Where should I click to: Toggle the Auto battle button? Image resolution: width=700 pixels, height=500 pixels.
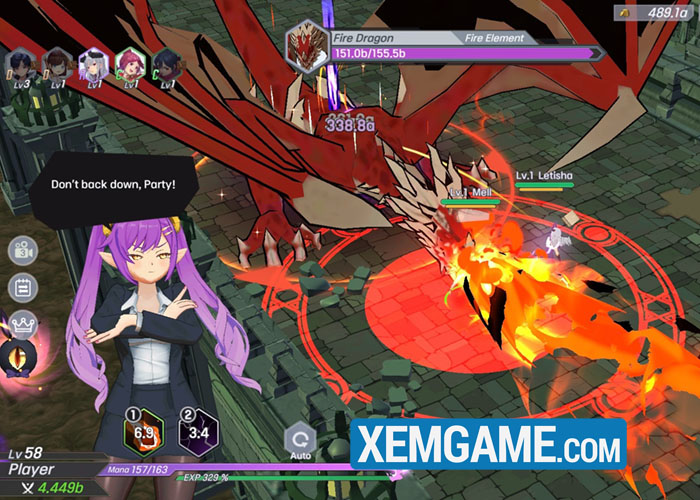pos(299,442)
